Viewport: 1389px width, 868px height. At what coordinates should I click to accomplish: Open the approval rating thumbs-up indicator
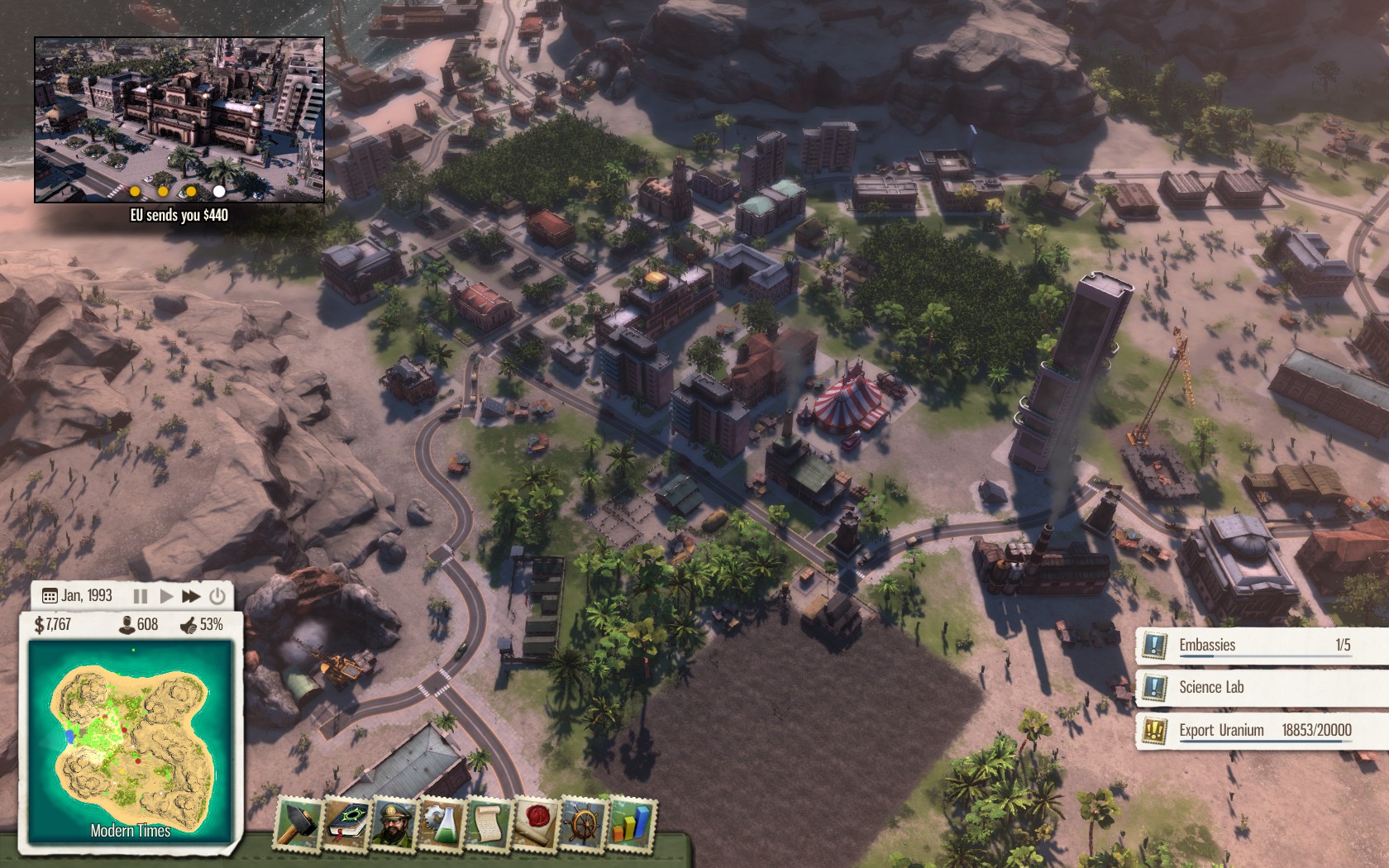pyautogui.click(x=202, y=625)
